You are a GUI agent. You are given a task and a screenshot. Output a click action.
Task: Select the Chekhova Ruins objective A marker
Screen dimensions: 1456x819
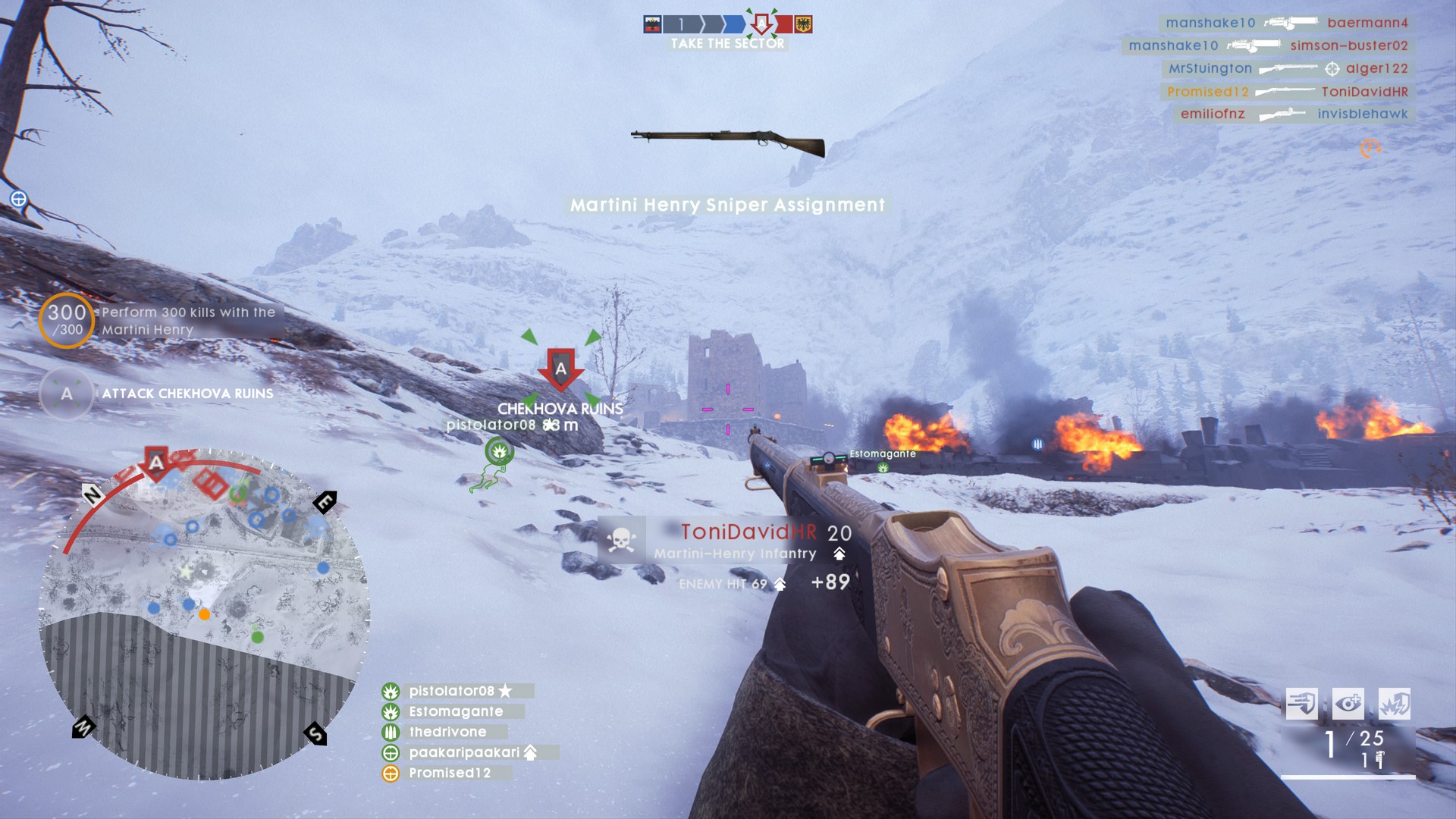[x=560, y=369]
